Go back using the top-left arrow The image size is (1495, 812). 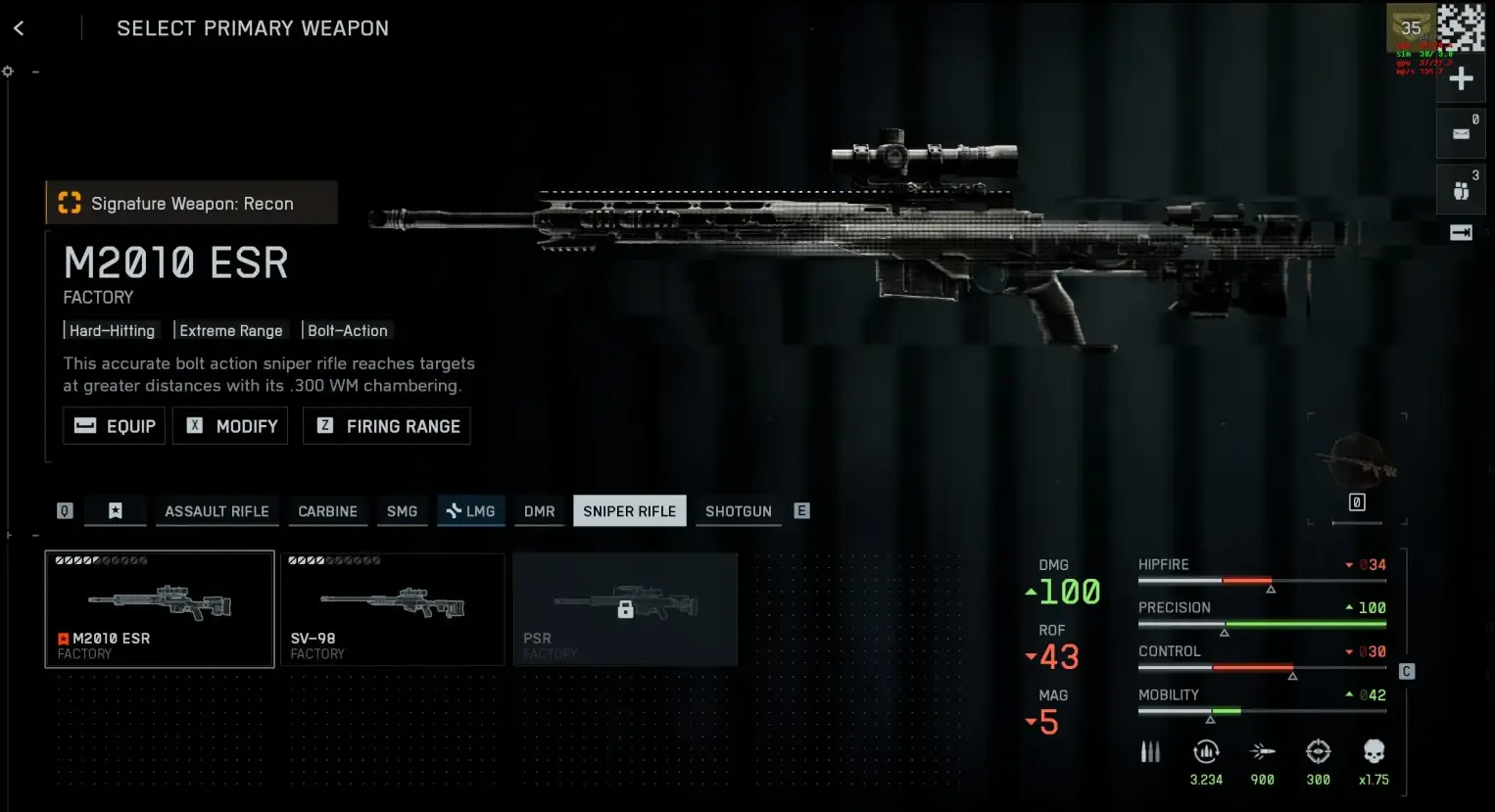(x=19, y=28)
